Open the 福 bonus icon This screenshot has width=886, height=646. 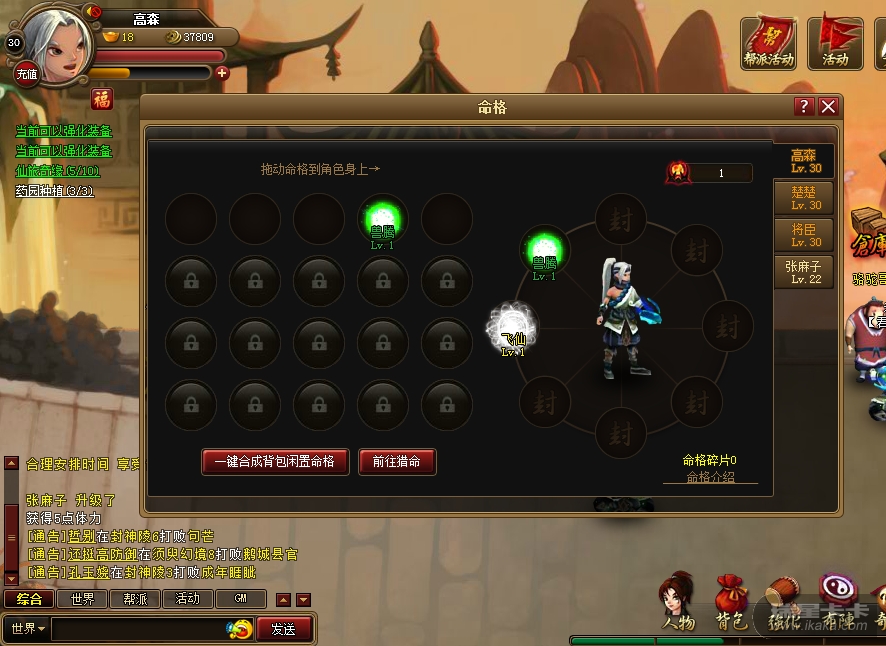pos(102,98)
